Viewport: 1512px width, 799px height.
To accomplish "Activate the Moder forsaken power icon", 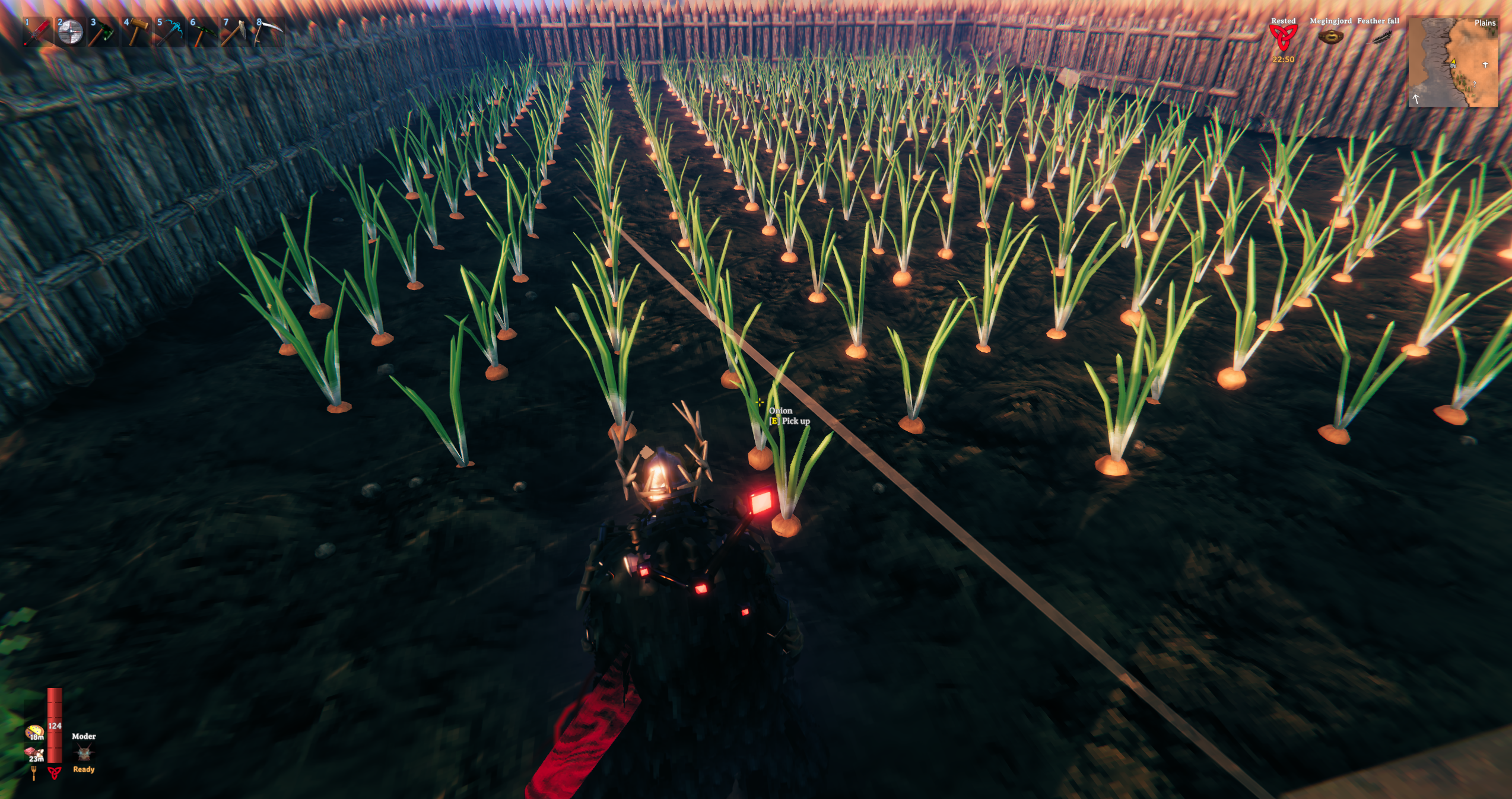I will (83, 753).
